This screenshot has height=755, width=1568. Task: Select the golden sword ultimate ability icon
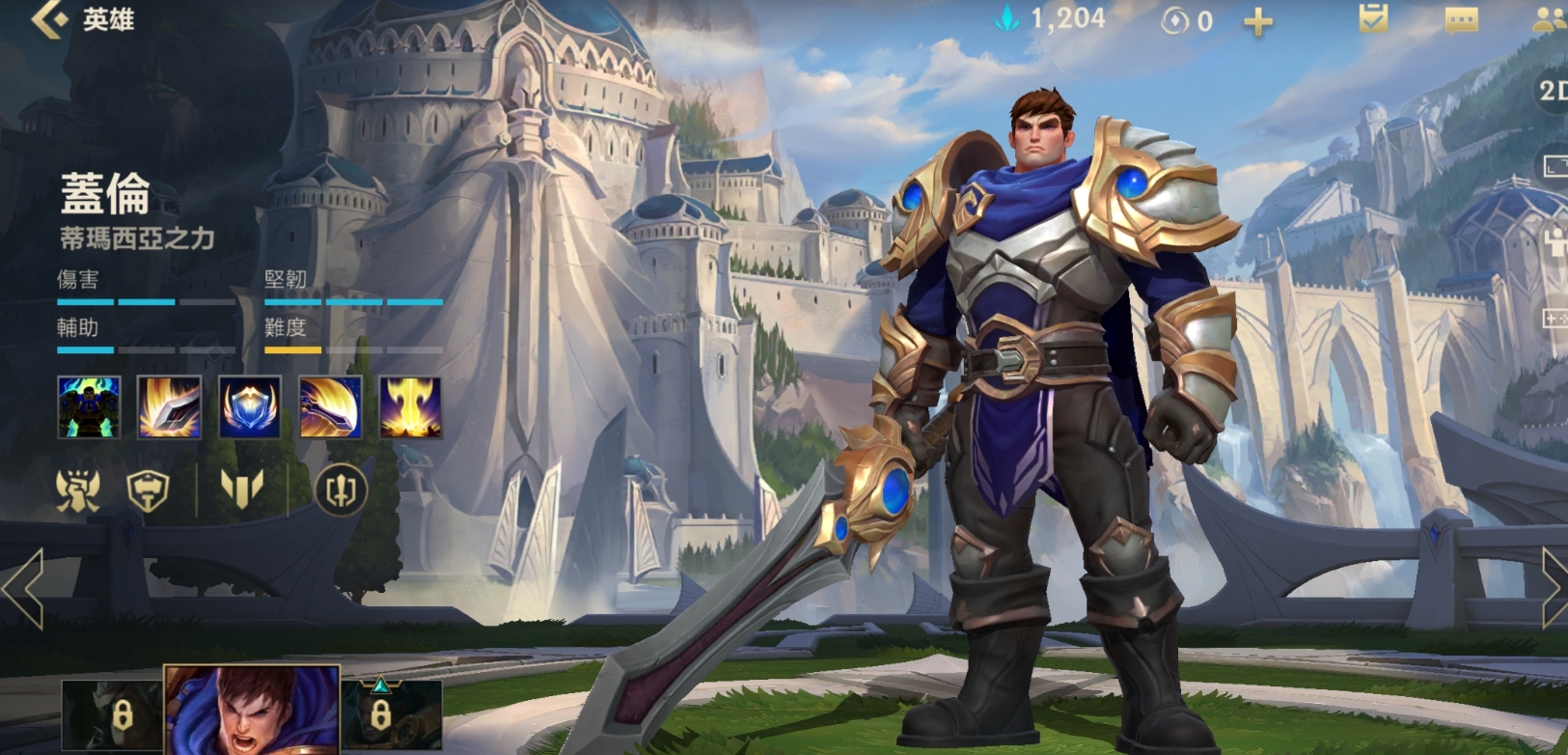410,407
